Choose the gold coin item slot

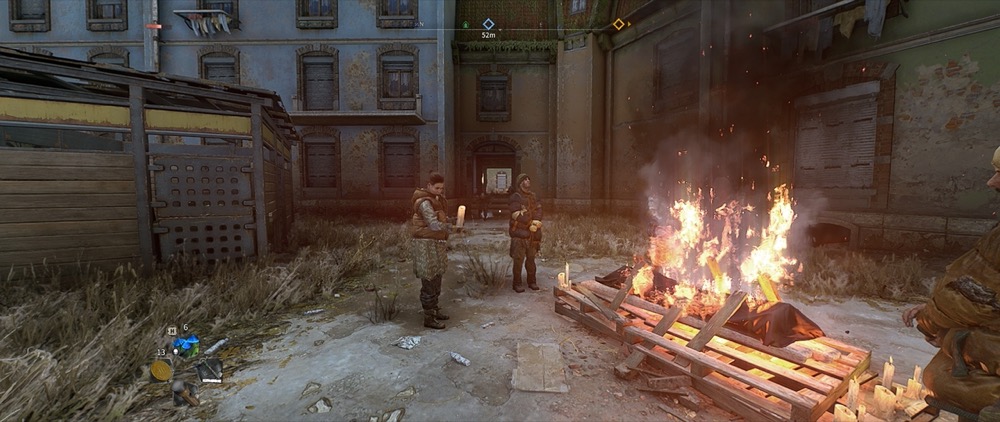pyautogui.click(x=161, y=370)
